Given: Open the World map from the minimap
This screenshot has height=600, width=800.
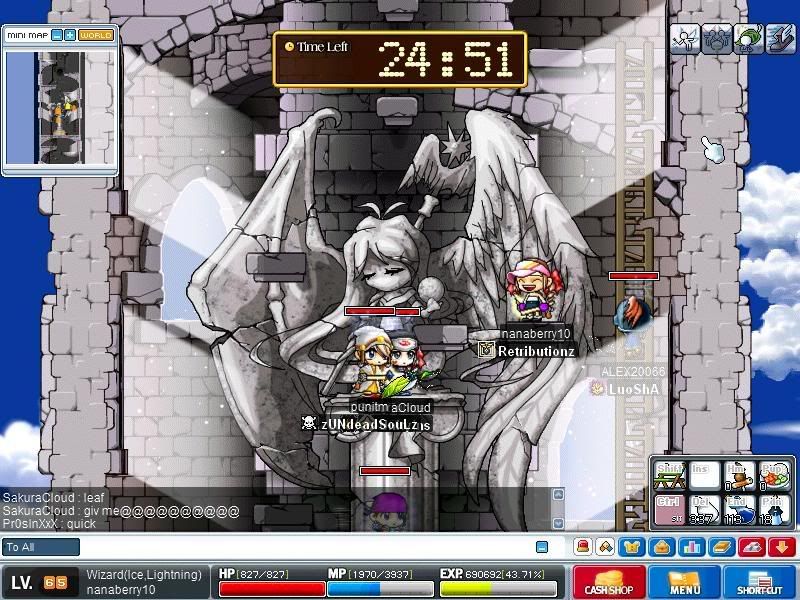Looking at the screenshot, I should [97, 35].
